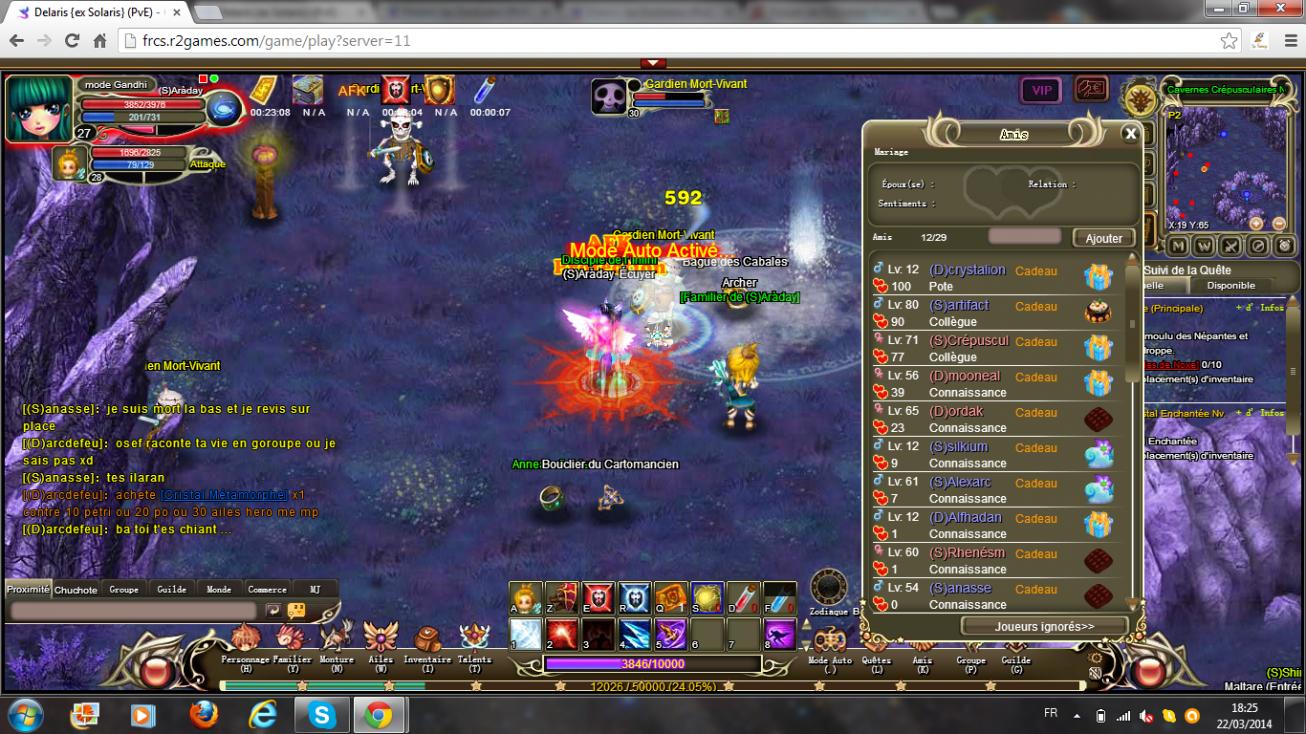
Task: Select friend (D)crystalion in the list
Action: 967,270
